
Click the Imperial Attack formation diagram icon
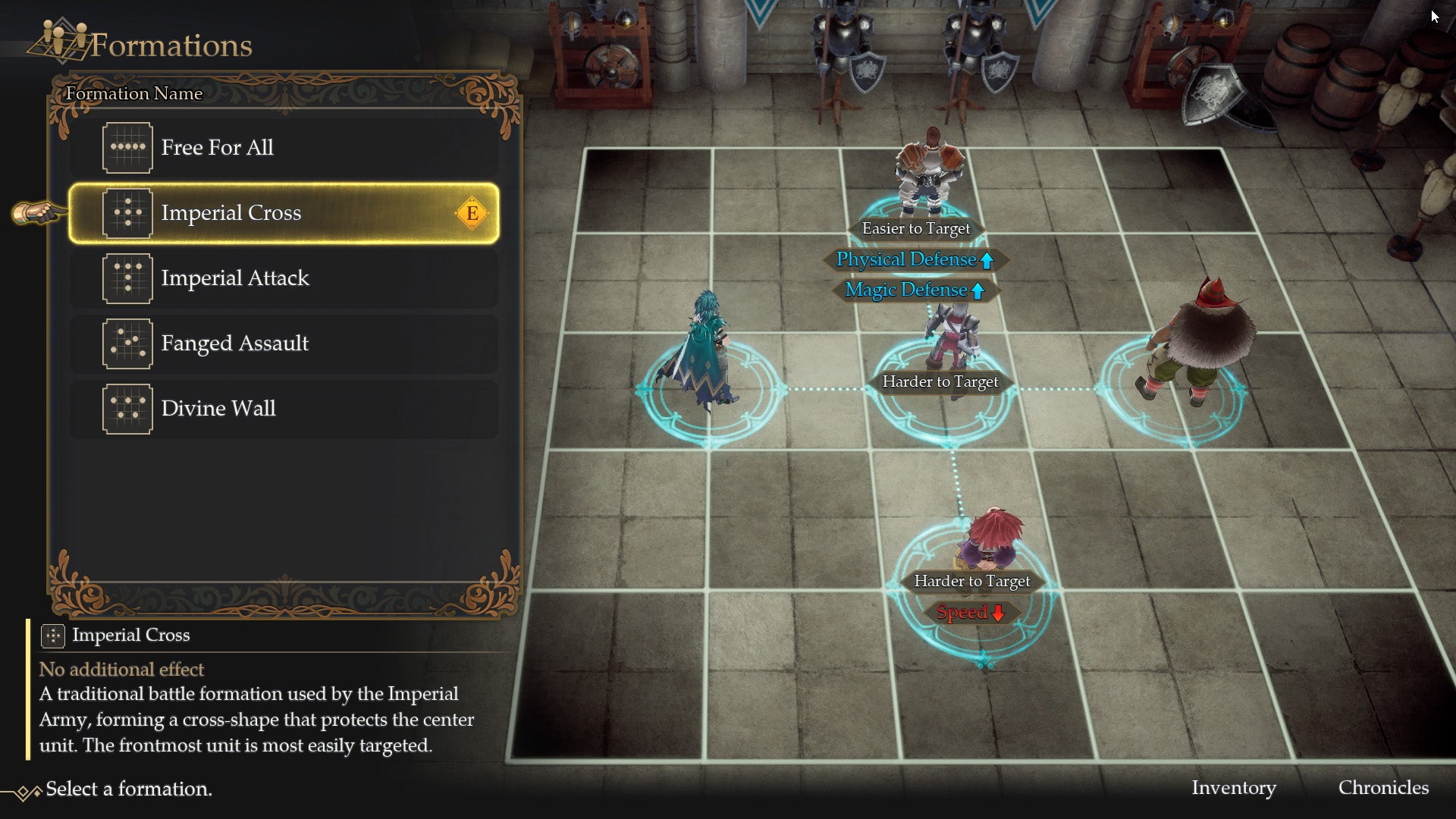127,278
